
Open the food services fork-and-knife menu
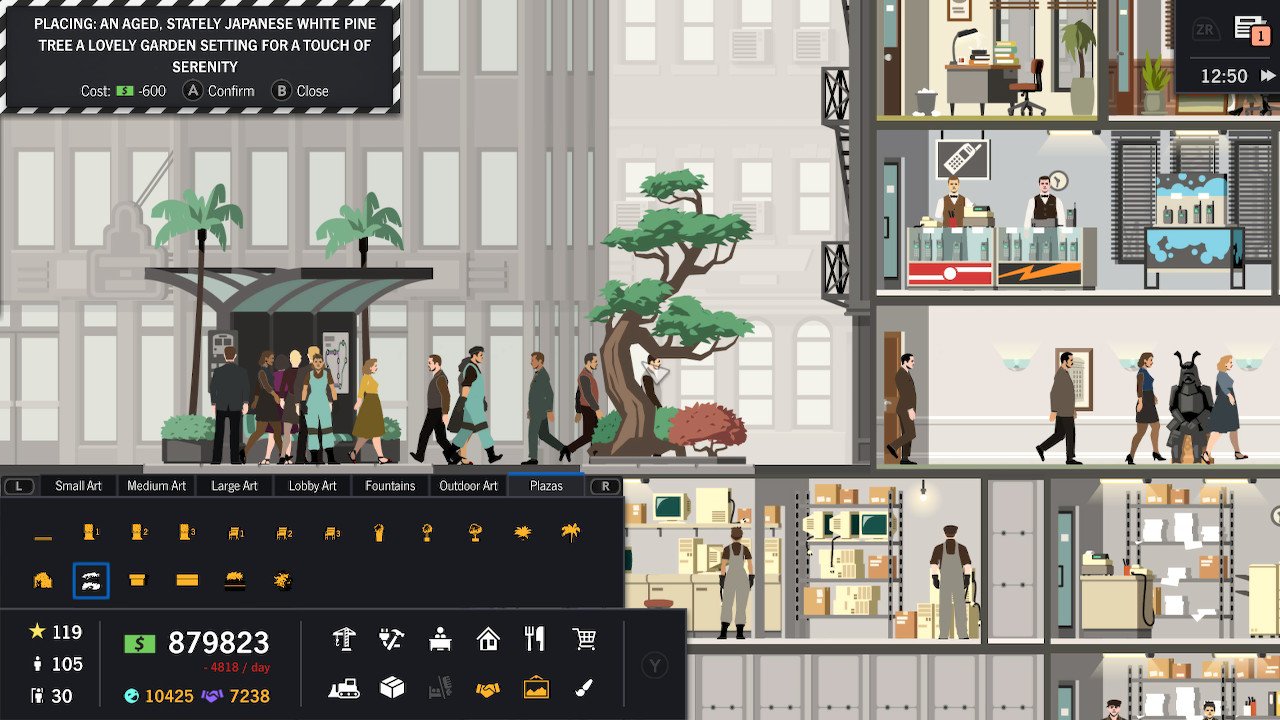tap(535, 637)
